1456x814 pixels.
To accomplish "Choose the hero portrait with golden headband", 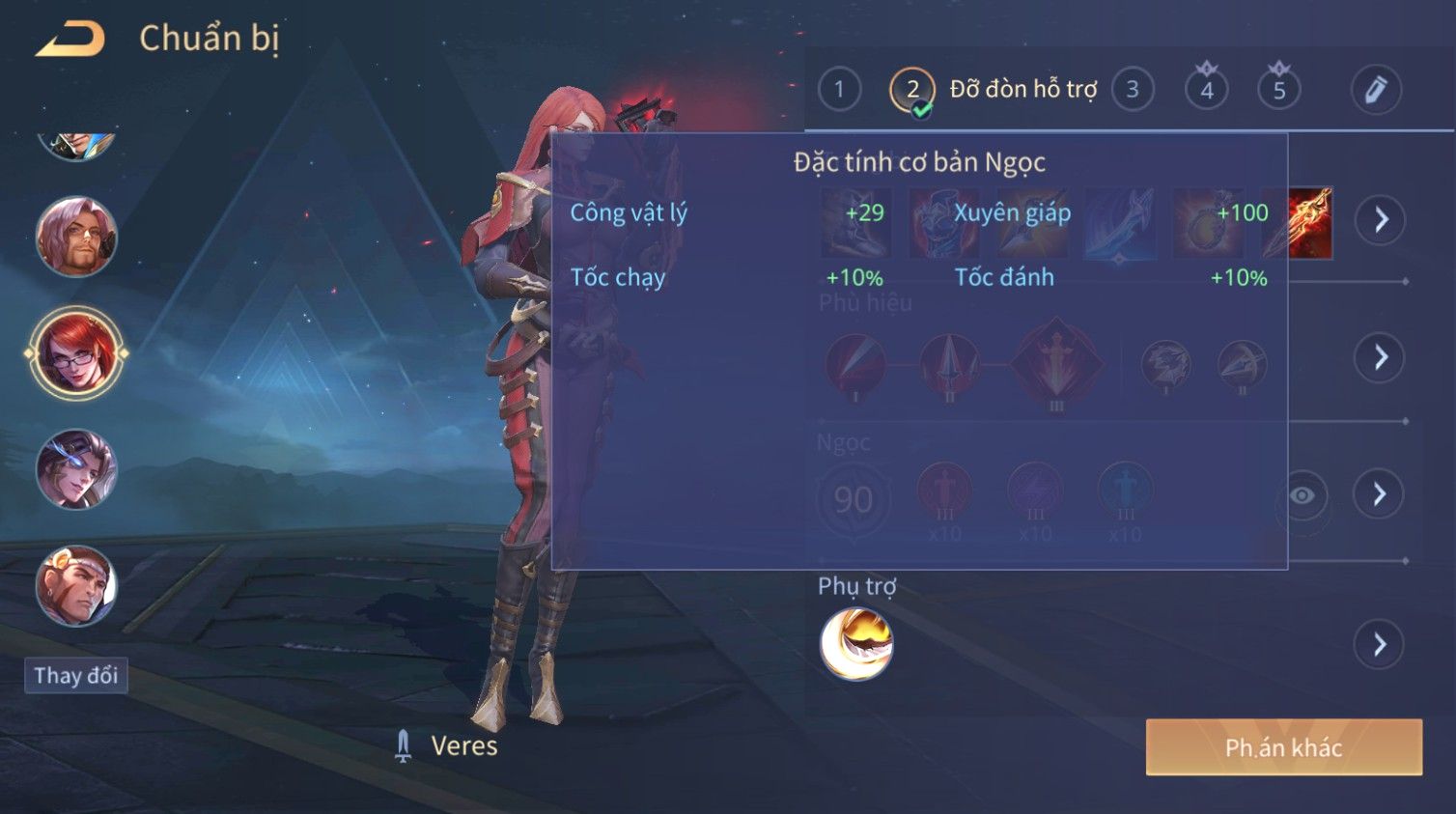I will coord(76,586).
